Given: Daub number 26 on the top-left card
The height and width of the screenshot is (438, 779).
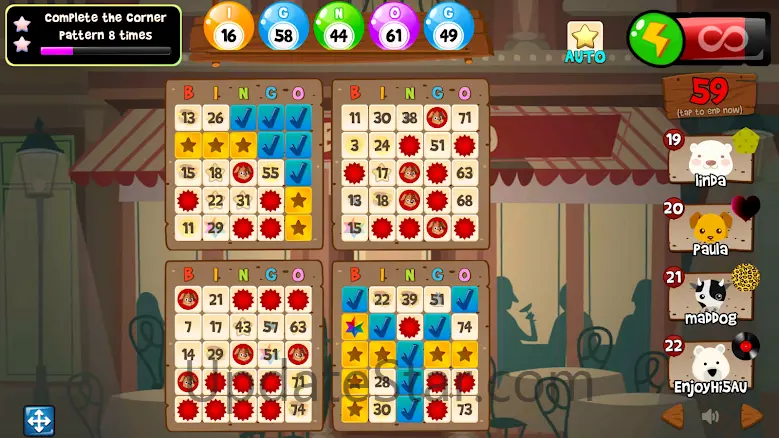Looking at the screenshot, I should [x=215, y=118].
